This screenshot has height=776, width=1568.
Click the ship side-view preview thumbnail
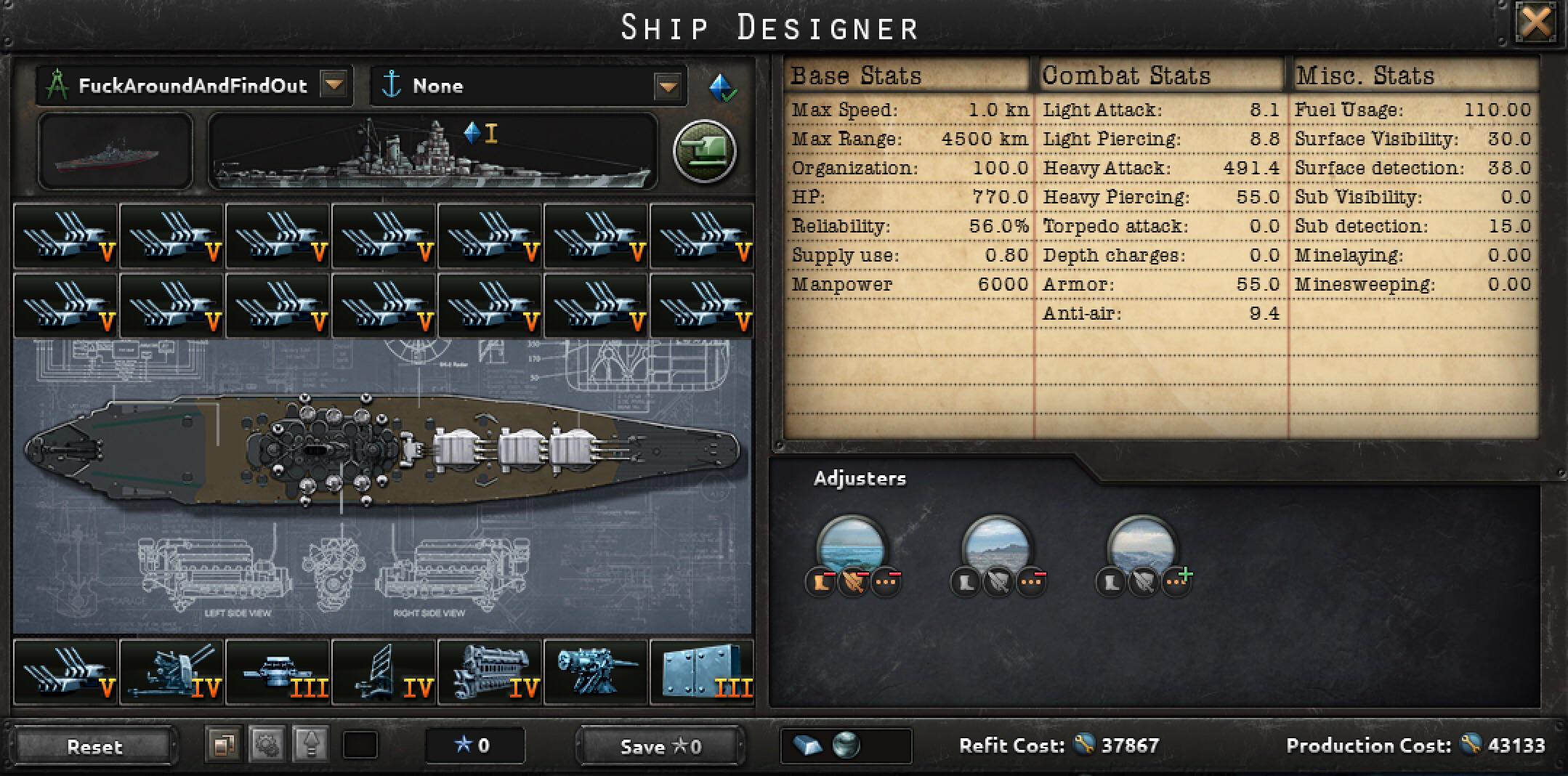(x=115, y=153)
